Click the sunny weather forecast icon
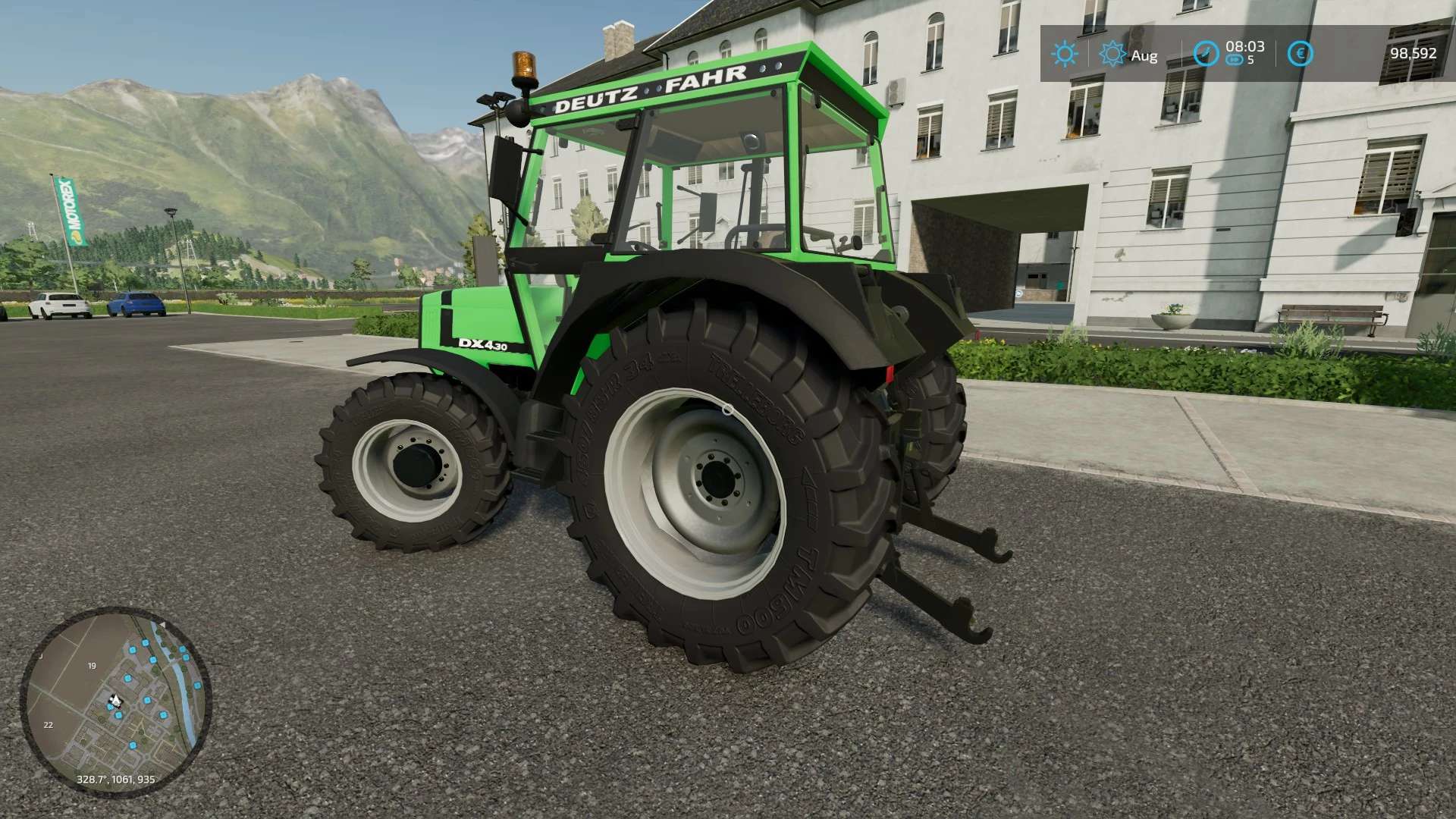This screenshot has height=819, width=1456. pos(1064,54)
